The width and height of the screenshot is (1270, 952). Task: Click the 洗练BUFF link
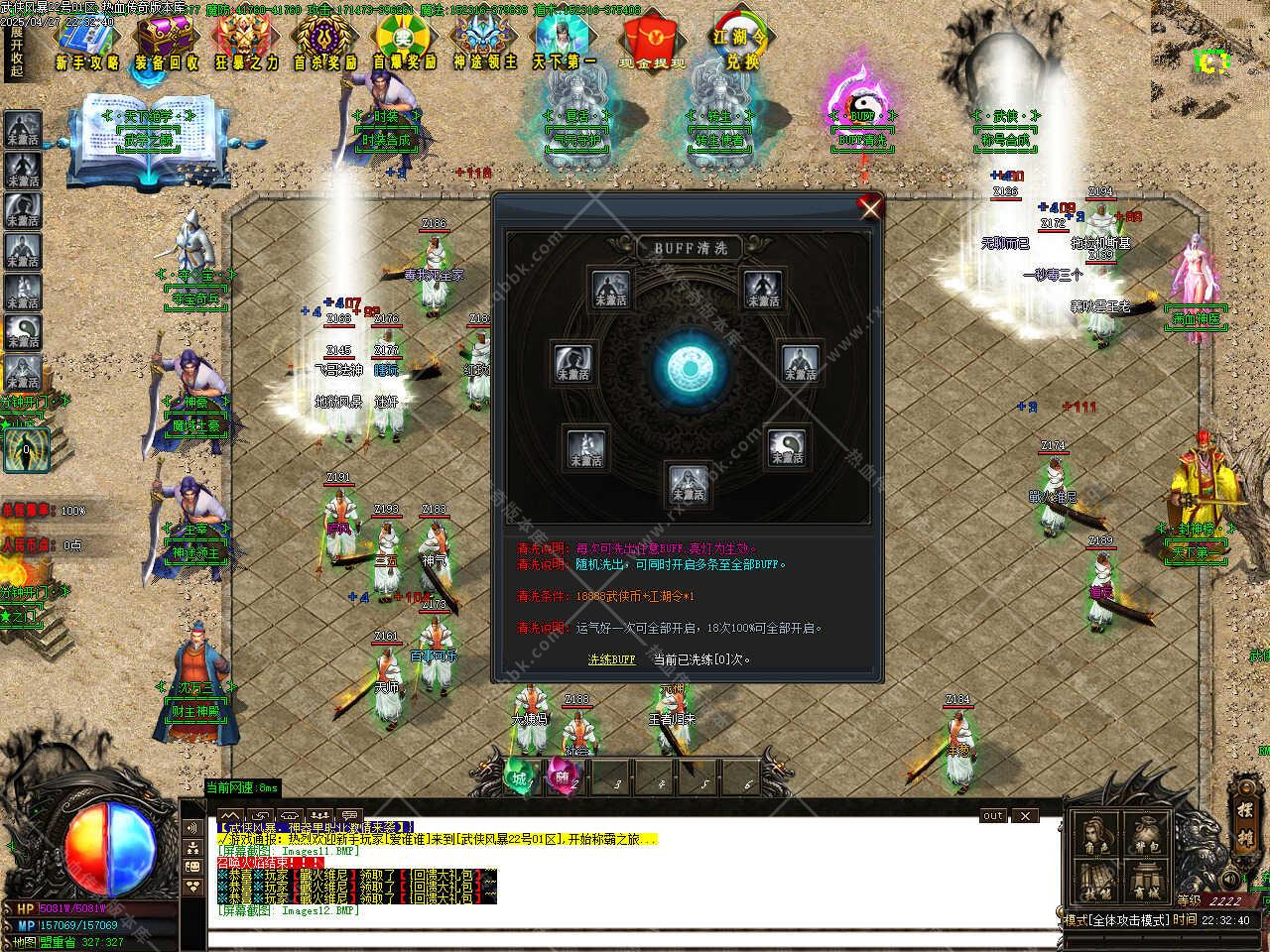point(611,658)
